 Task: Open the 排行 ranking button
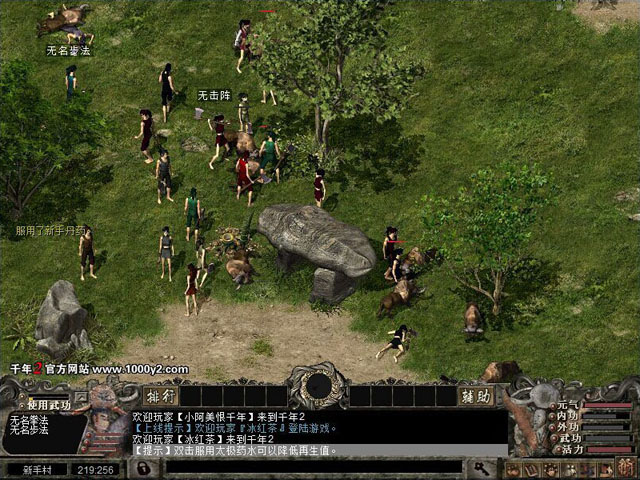tap(160, 396)
